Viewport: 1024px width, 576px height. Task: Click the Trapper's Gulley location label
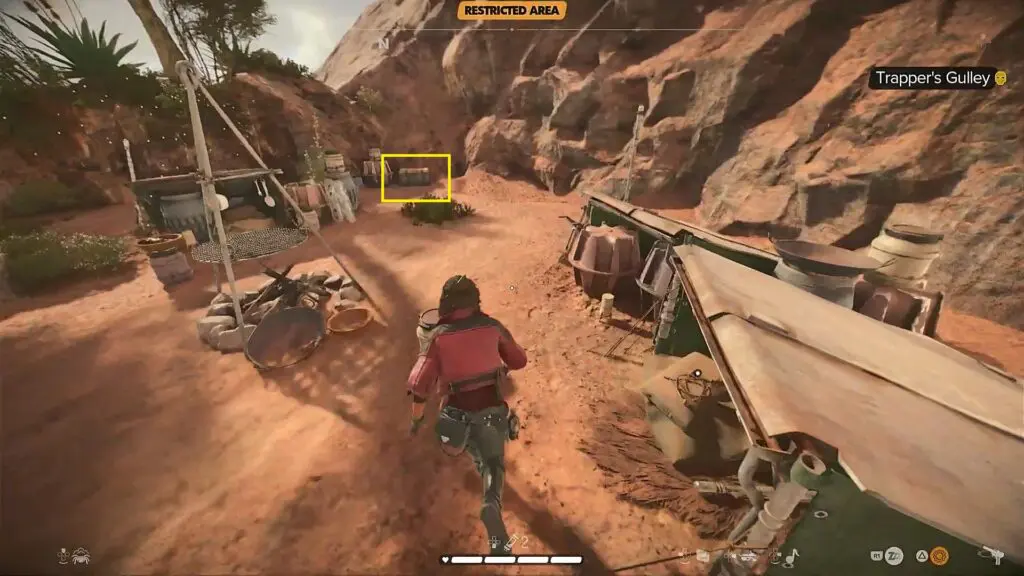(934, 78)
